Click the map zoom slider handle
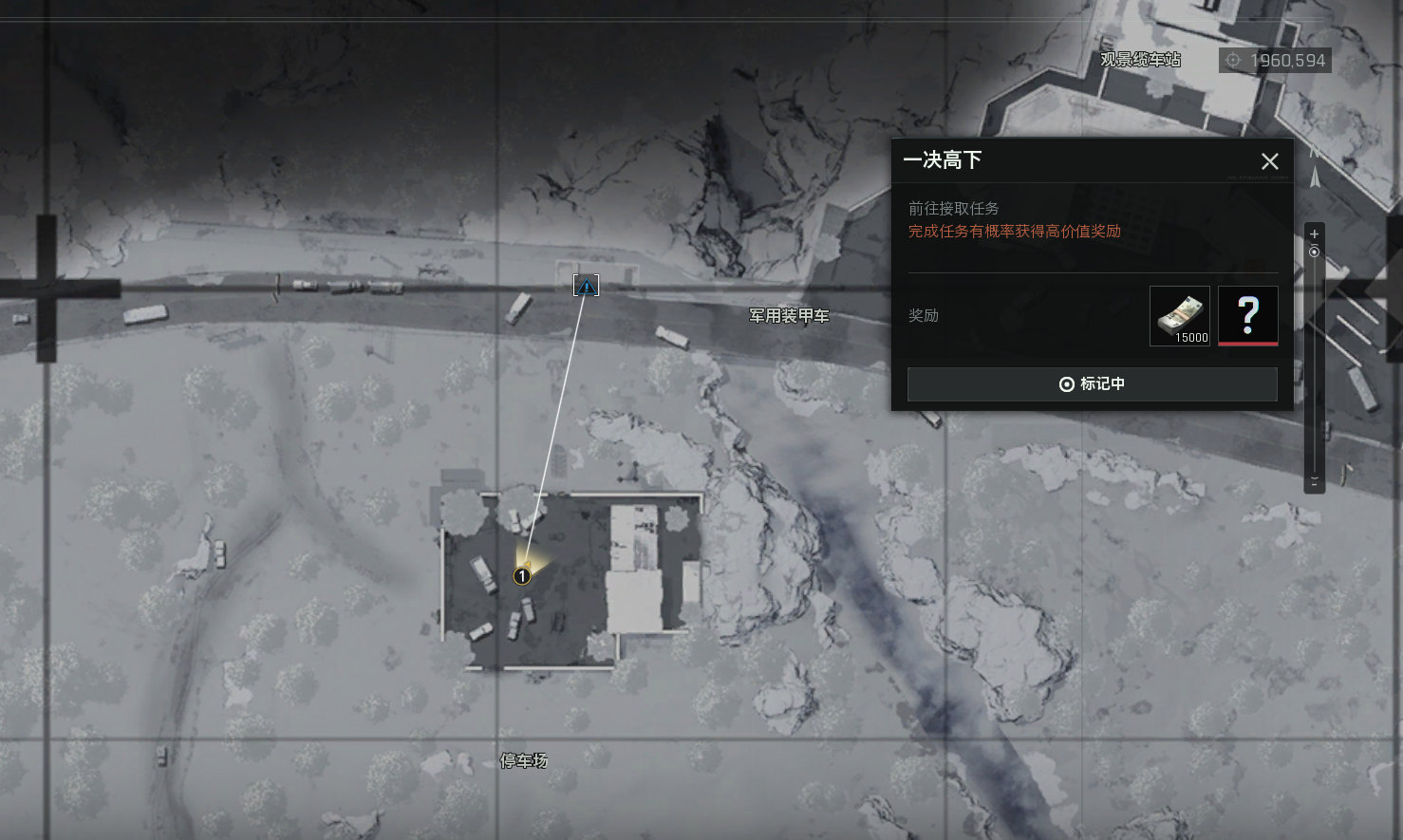This screenshot has height=840, width=1403. pos(1314,252)
